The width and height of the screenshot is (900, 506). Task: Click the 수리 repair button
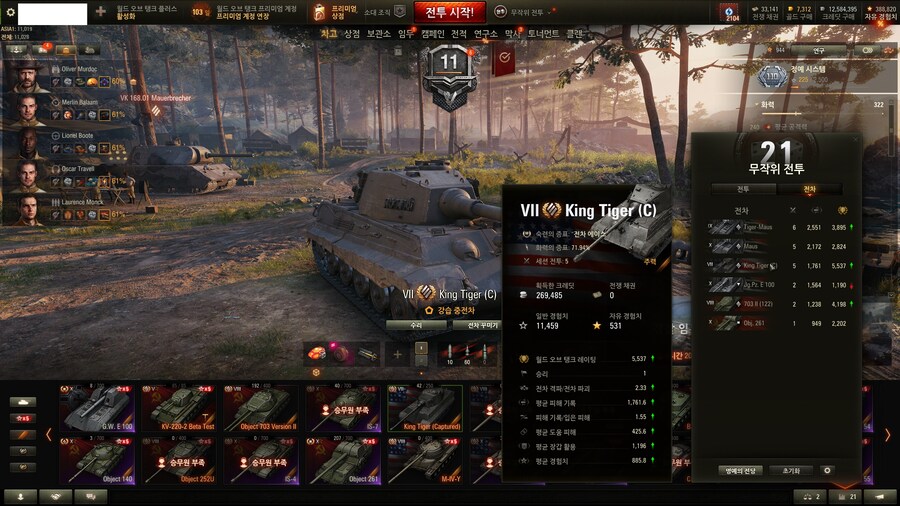pos(416,325)
